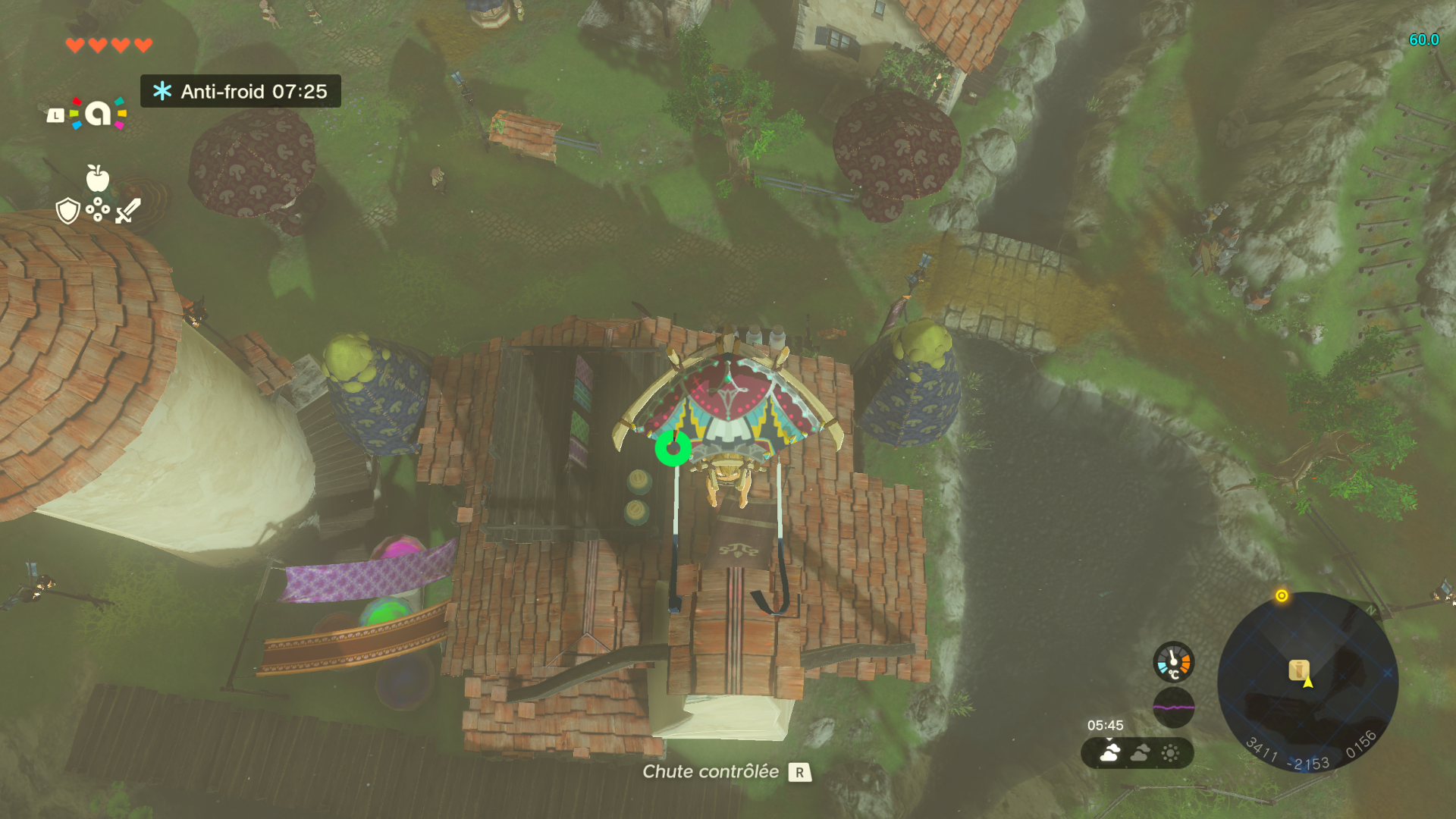Viewport: 1456px width, 819px height.
Task: Click the purple noise level gauge
Action: click(x=1173, y=707)
